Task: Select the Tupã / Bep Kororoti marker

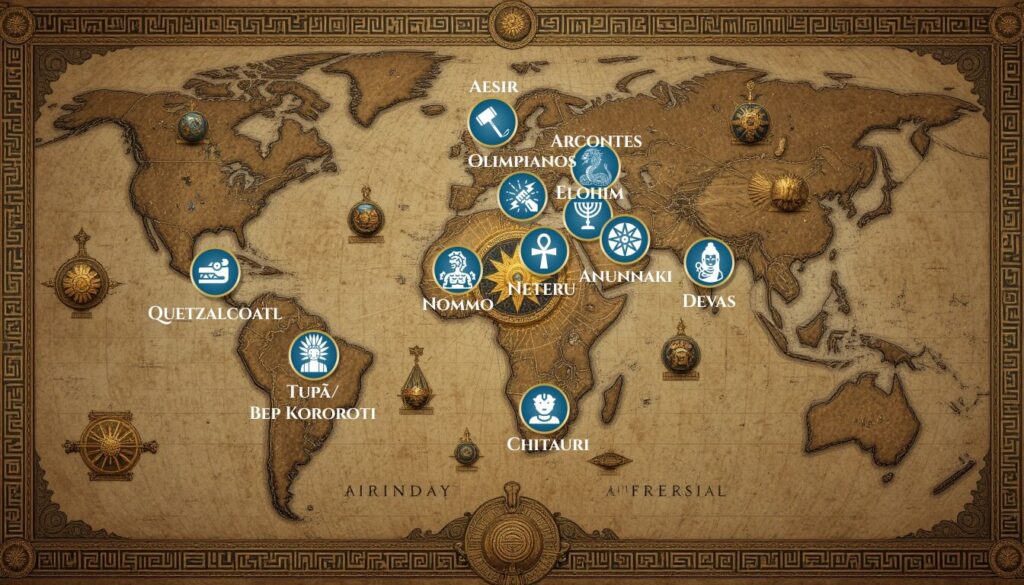Action: (313, 355)
